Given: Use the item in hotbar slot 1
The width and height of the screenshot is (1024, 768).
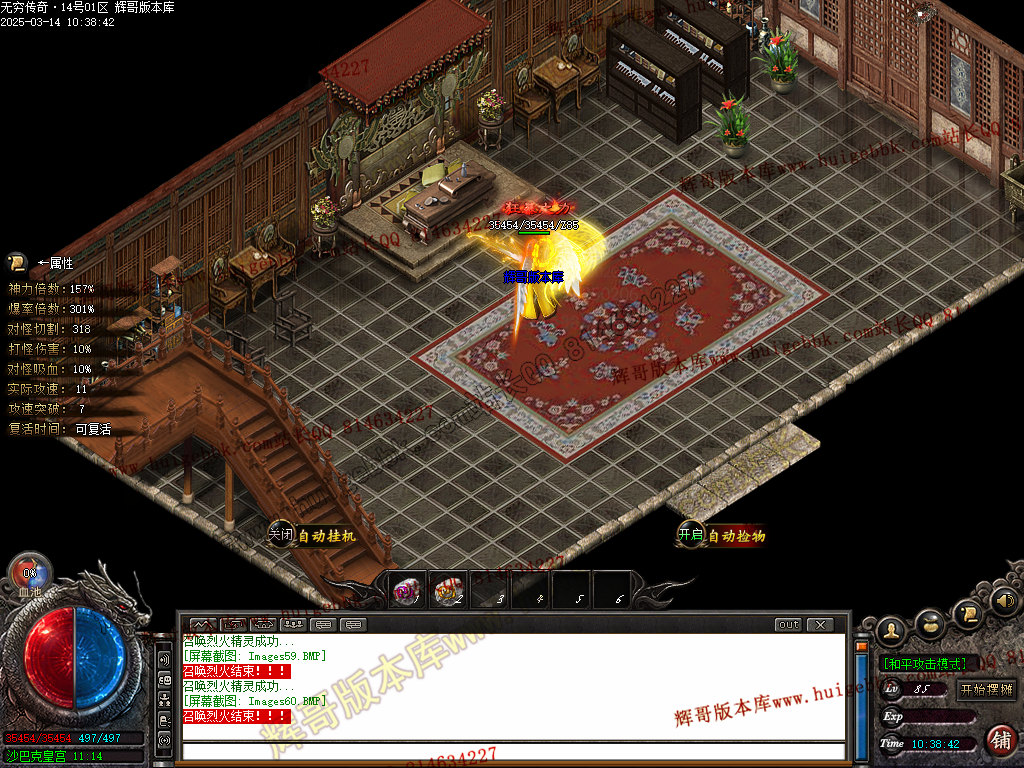Looking at the screenshot, I should click(406, 592).
